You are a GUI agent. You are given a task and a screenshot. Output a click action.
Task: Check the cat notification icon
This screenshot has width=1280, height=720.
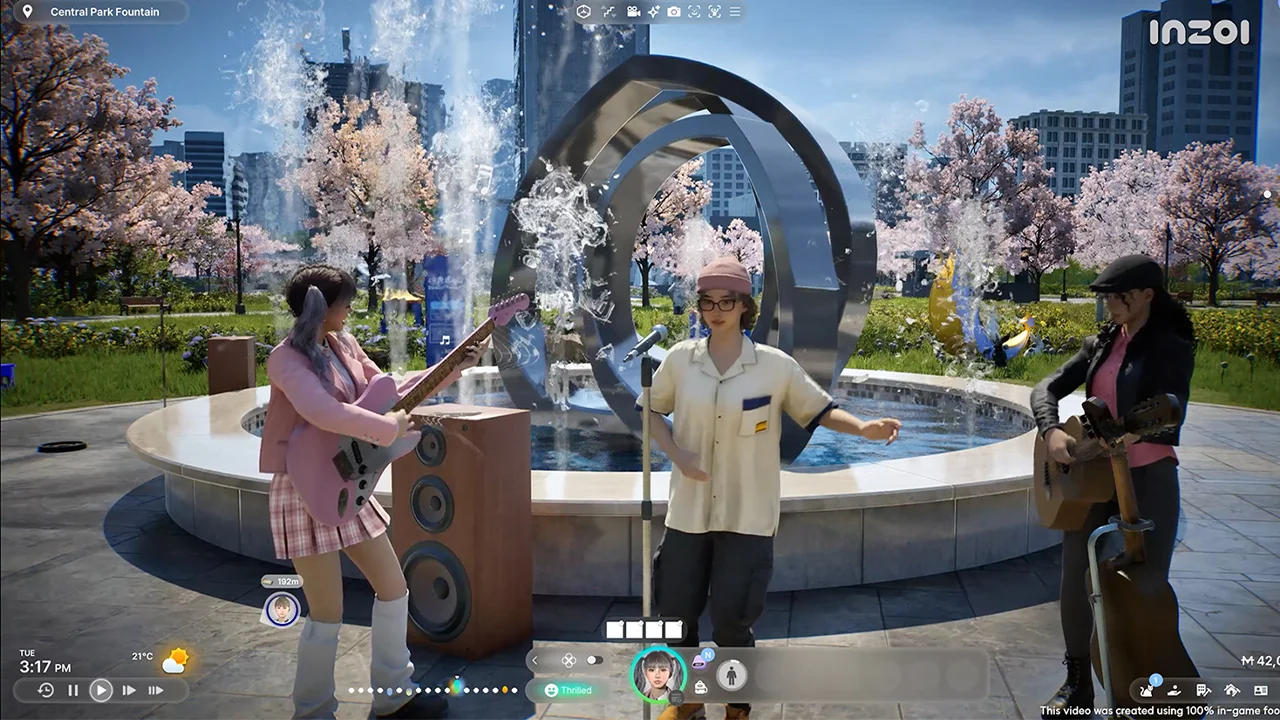pyautogui.click(x=1147, y=691)
